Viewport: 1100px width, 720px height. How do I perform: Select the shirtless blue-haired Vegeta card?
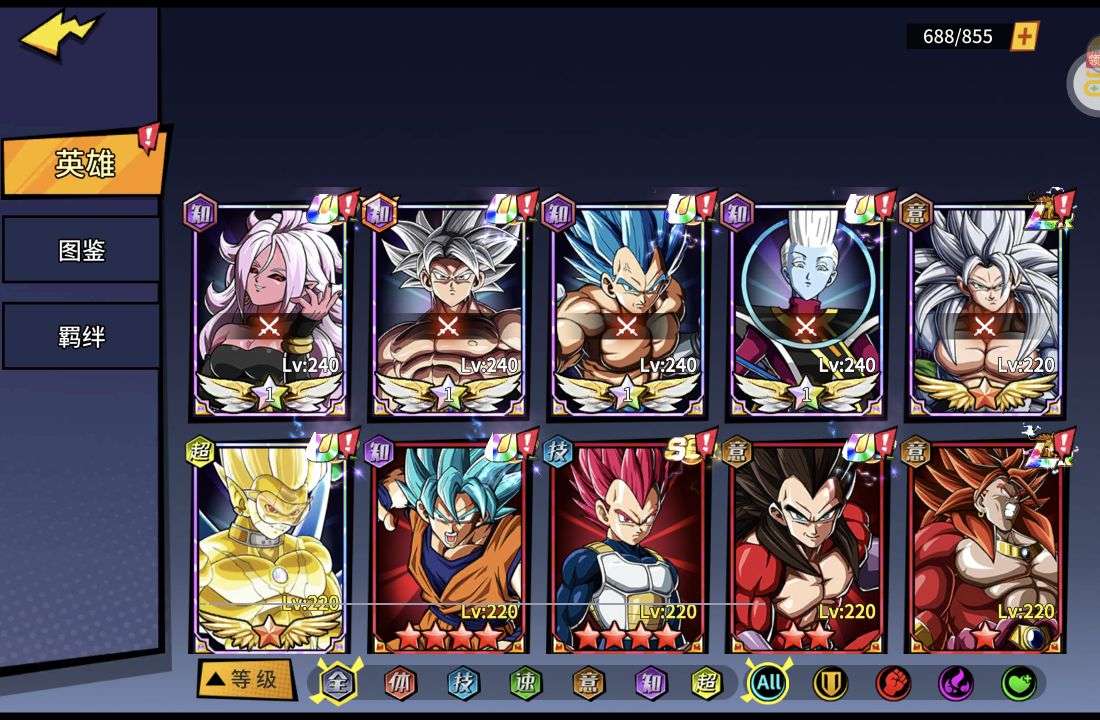[x=626, y=310]
